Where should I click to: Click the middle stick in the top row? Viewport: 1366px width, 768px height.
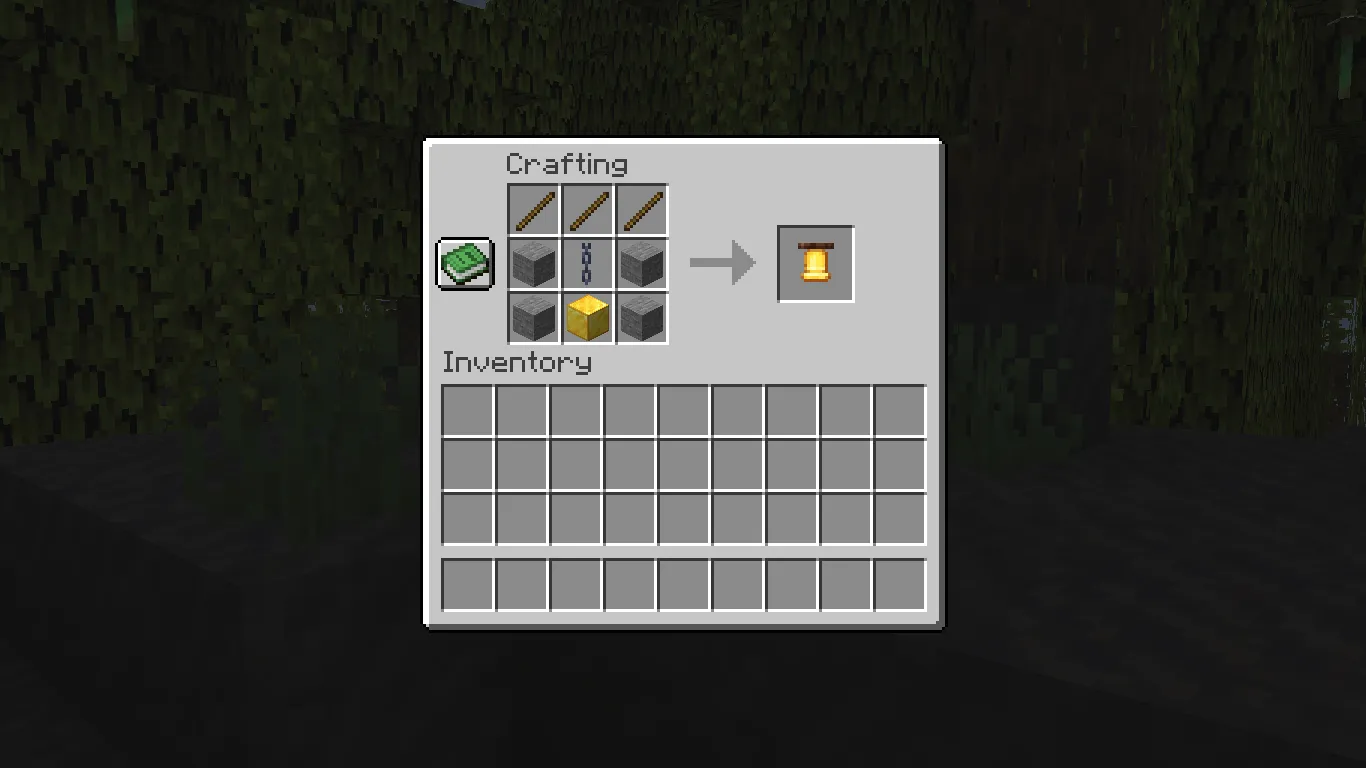(x=588, y=209)
